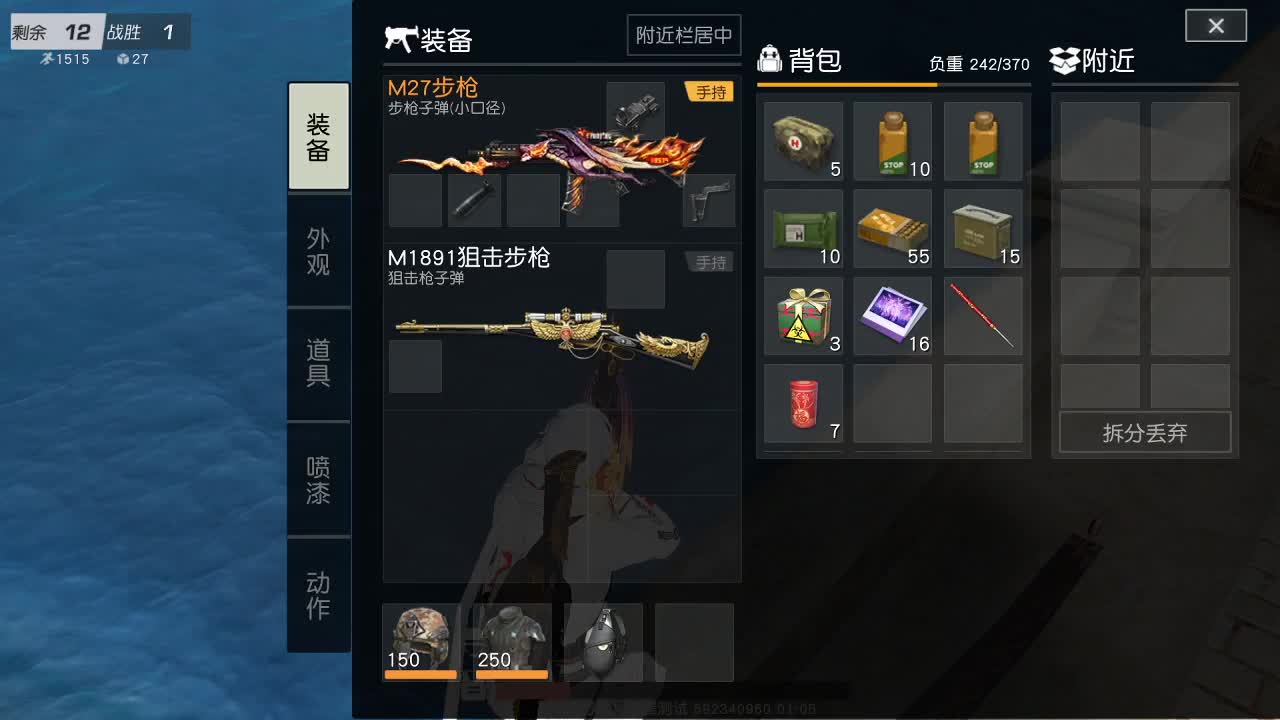Select the green bandage item icon

803,228
